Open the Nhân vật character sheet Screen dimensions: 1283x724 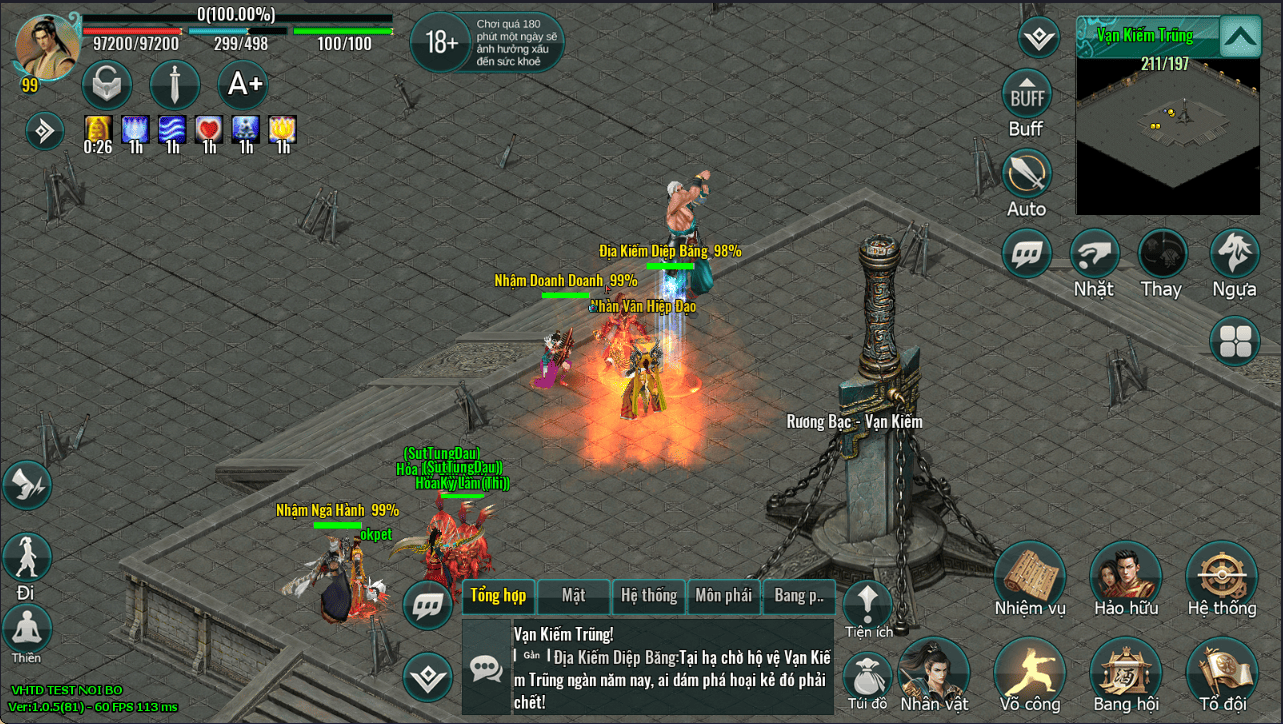[934, 672]
